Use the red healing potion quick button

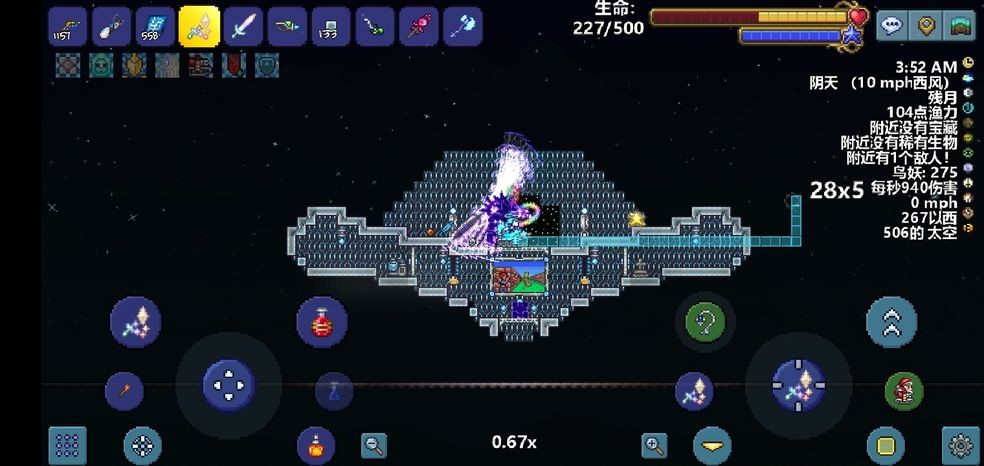tap(322, 322)
